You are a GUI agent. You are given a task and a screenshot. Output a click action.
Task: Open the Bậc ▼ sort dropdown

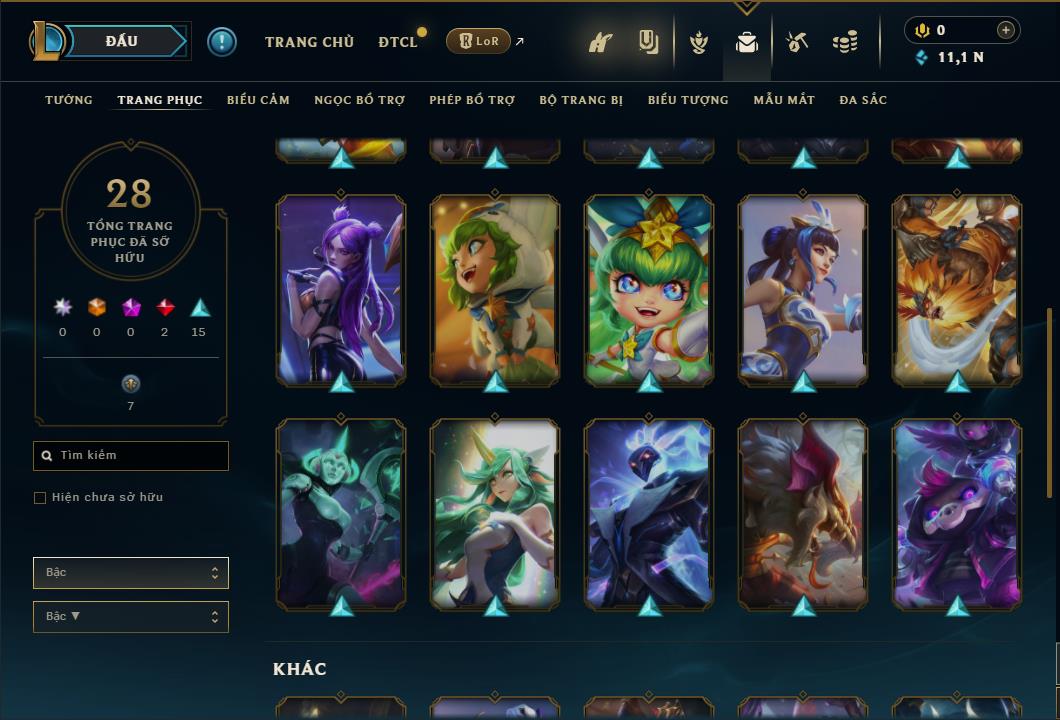point(131,617)
